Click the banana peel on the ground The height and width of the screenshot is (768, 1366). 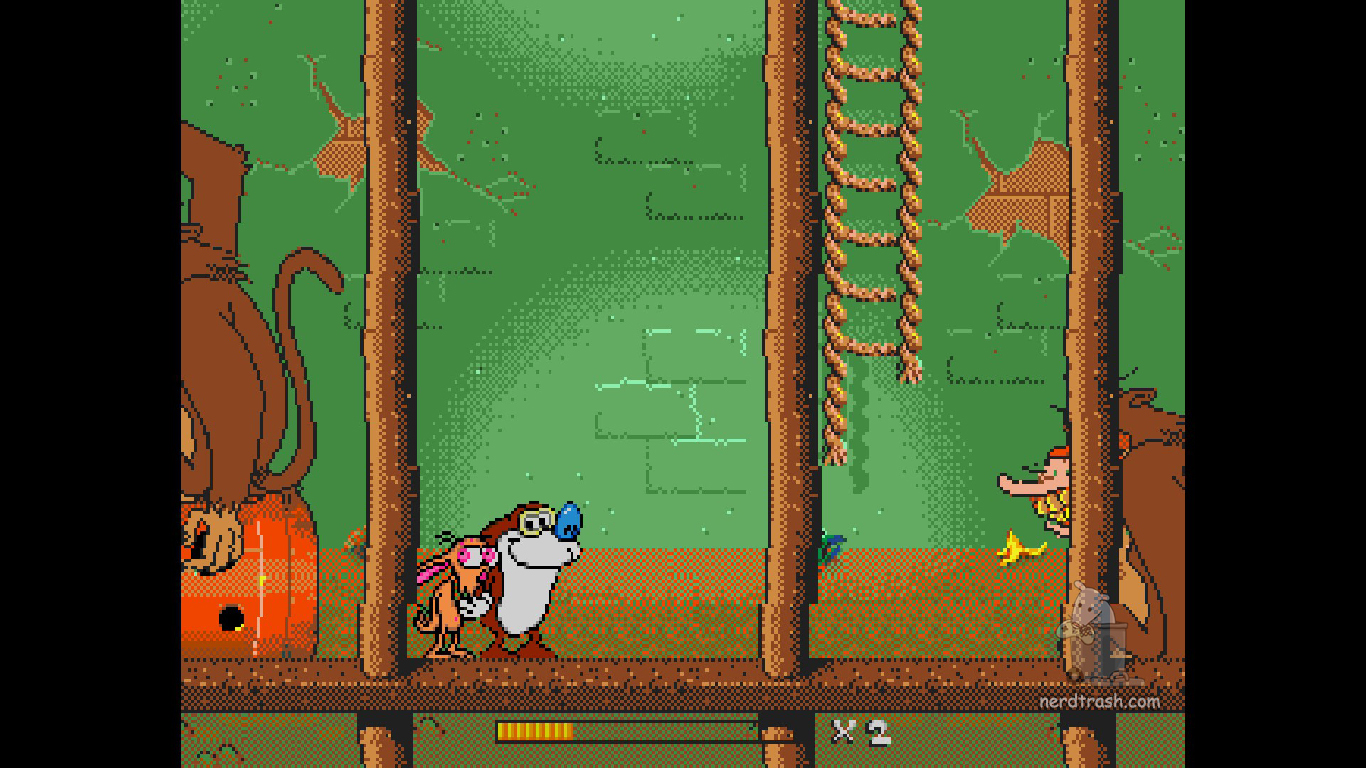point(1020,548)
